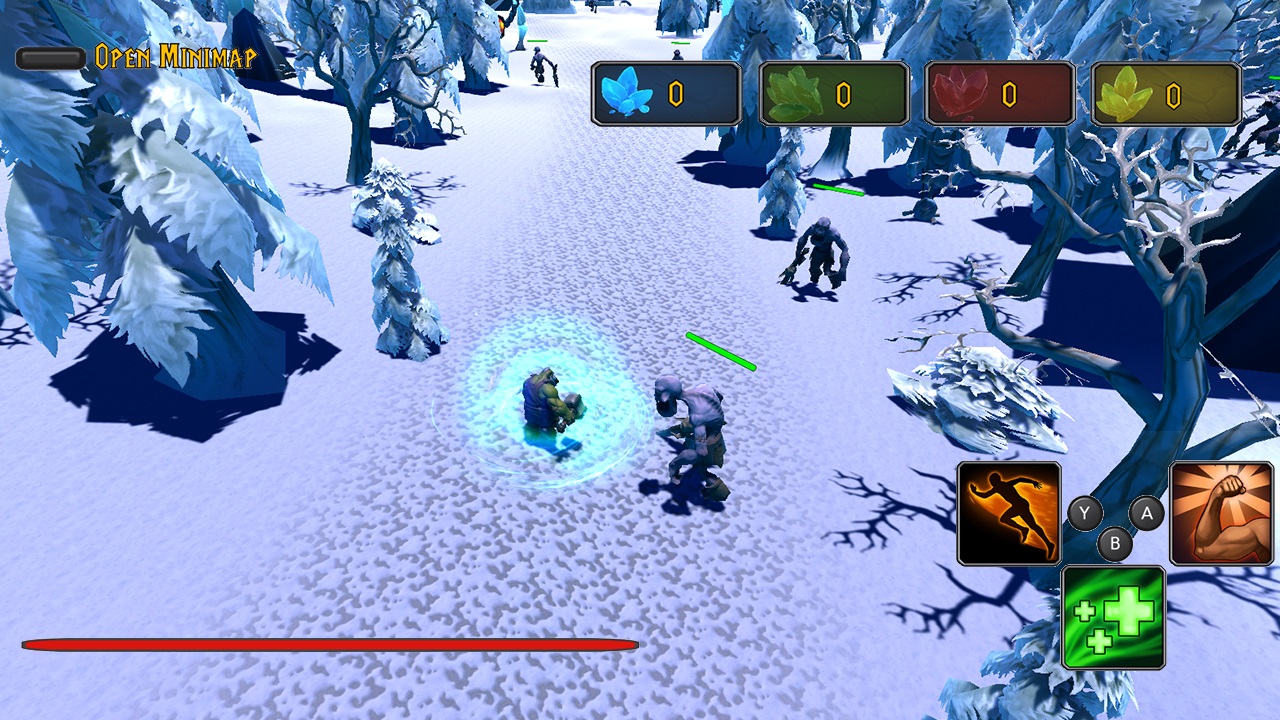Click the red crystal counter value

click(x=1010, y=93)
